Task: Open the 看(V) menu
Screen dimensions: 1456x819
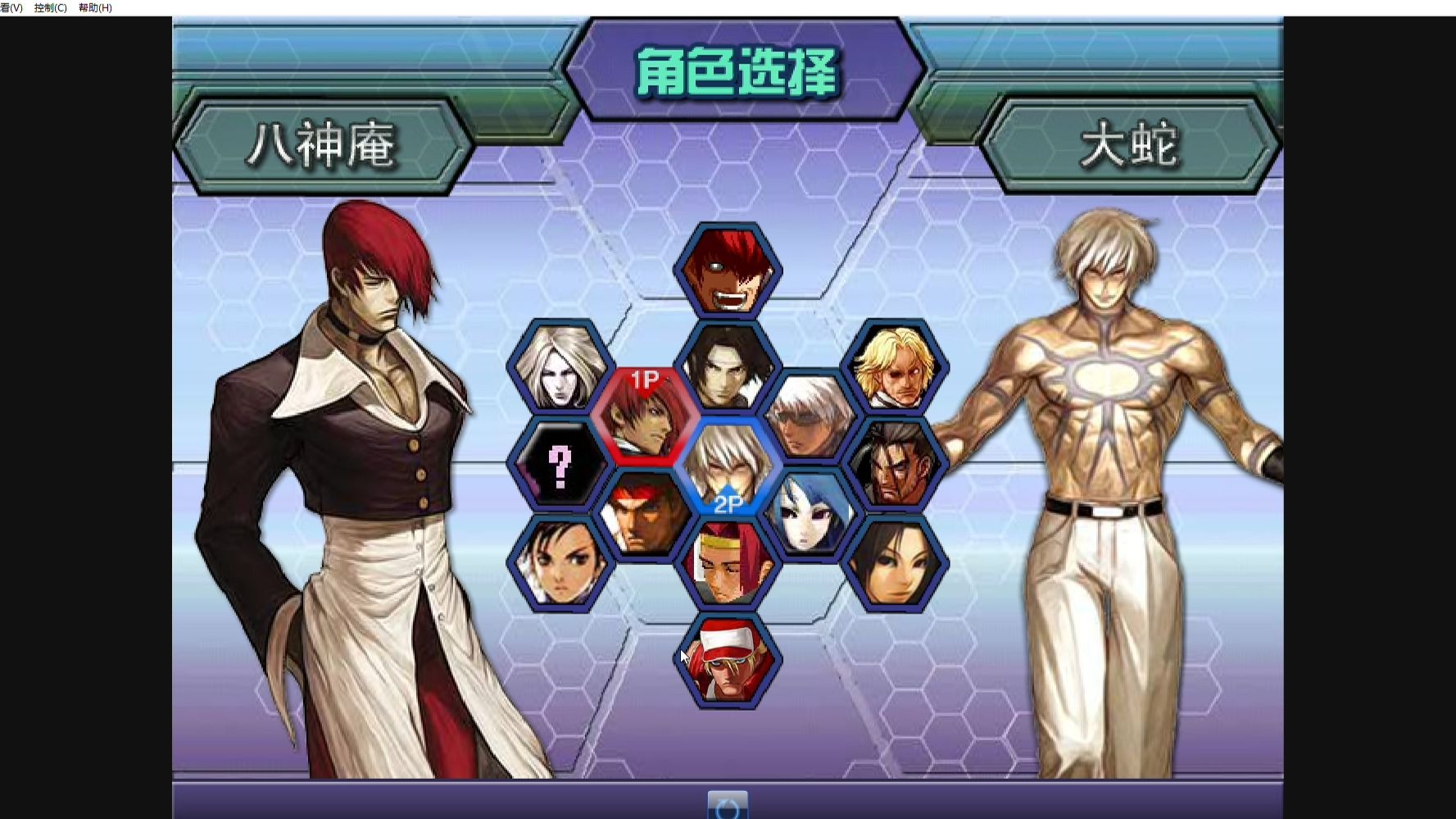Action: [x=10, y=8]
